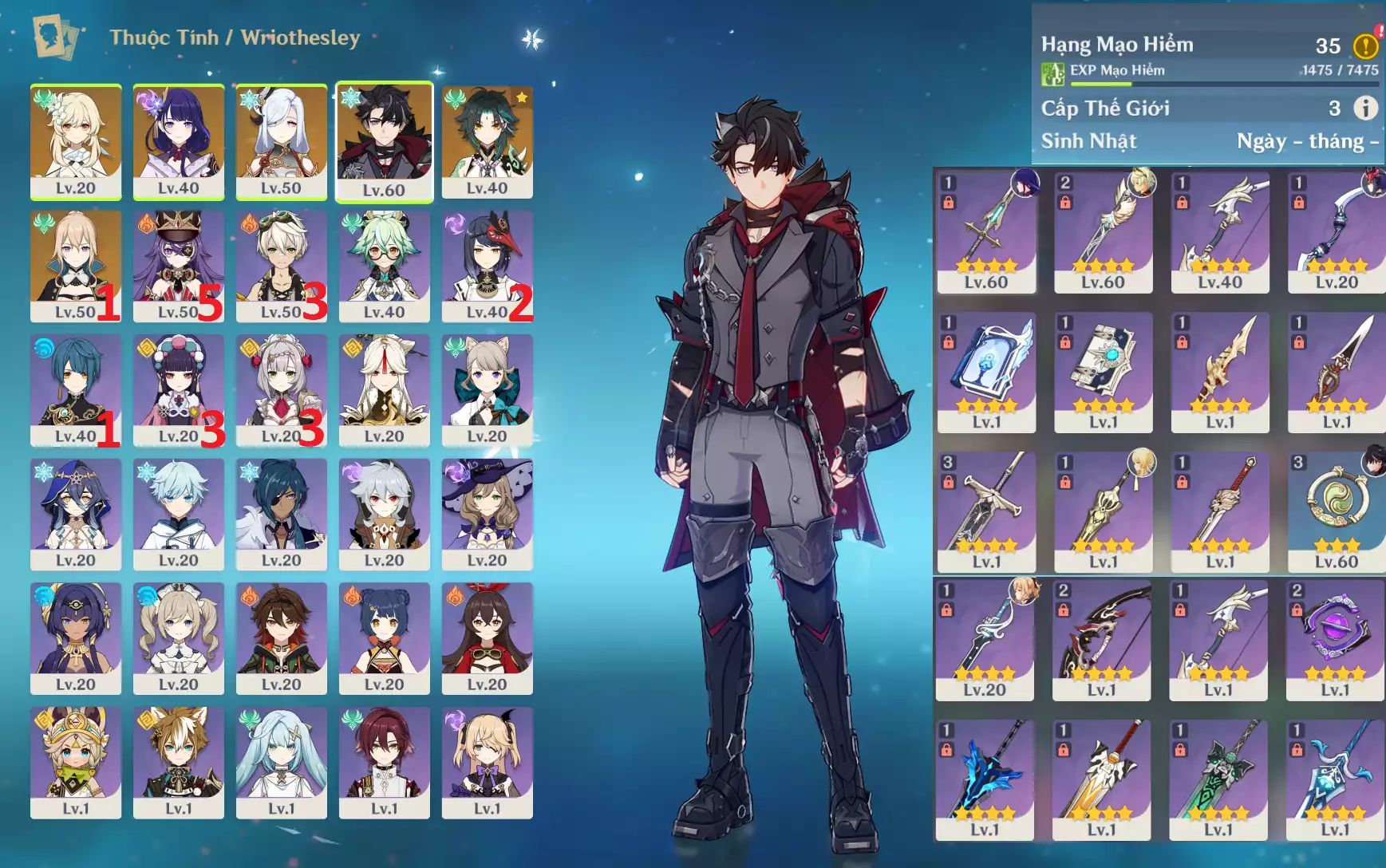The width and height of the screenshot is (1386, 868).
Task: Select the Xingqiu Lv.40 card
Action: [76, 390]
